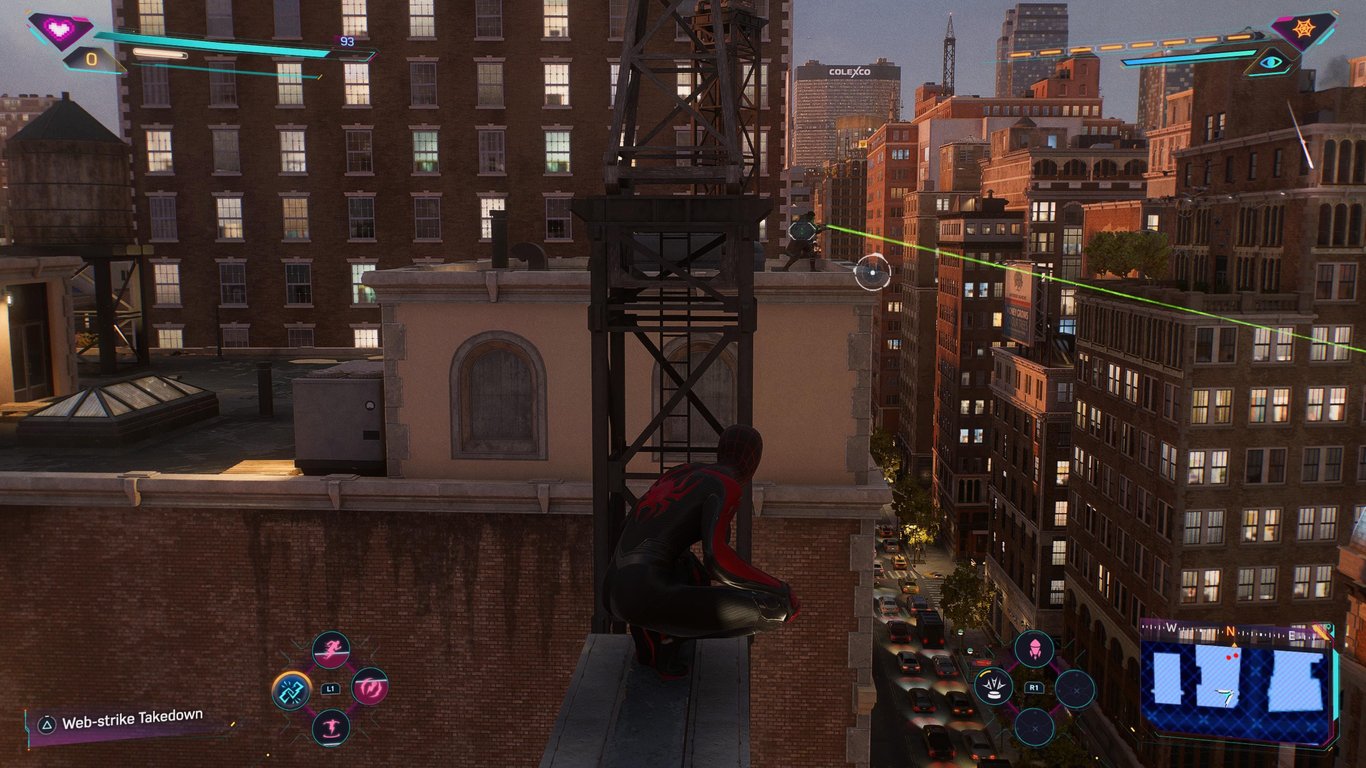Image resolution: width=1366 pixels, height=768 pixels.
Task: Select the blue chain-link ability icon
Action: pos(291,690)
